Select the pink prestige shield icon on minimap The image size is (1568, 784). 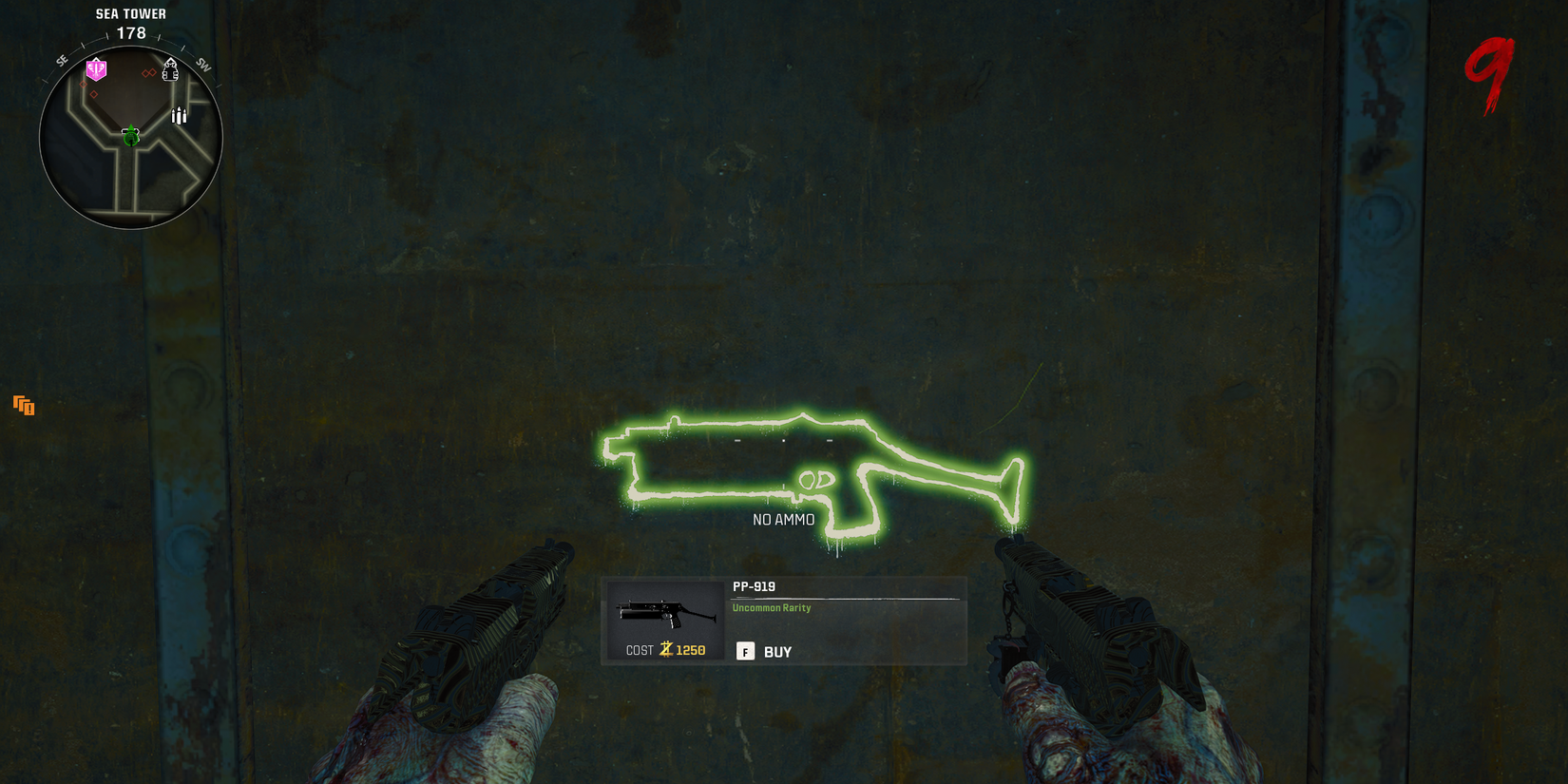point(95,69)
